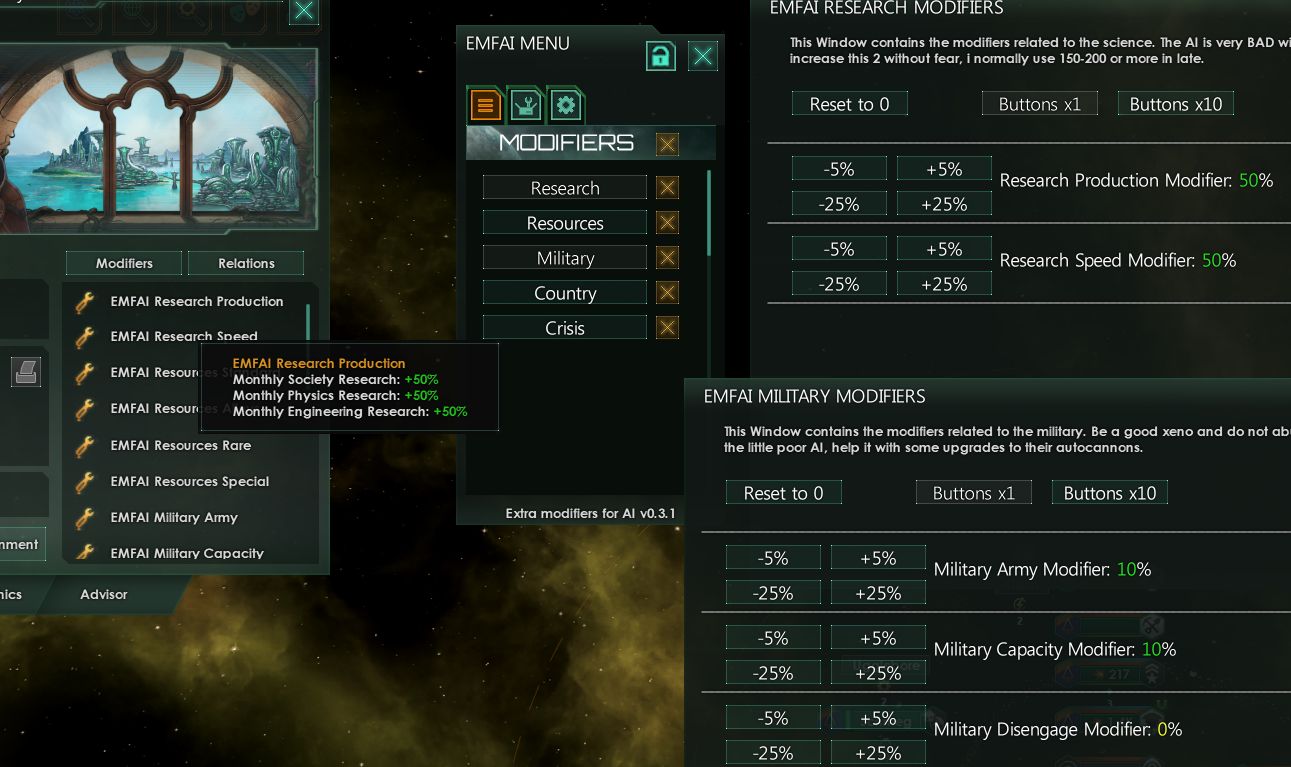Expand the Crisis category in Modifiers list
This screenshot has width=1291, height=767.
pos(564,327)
